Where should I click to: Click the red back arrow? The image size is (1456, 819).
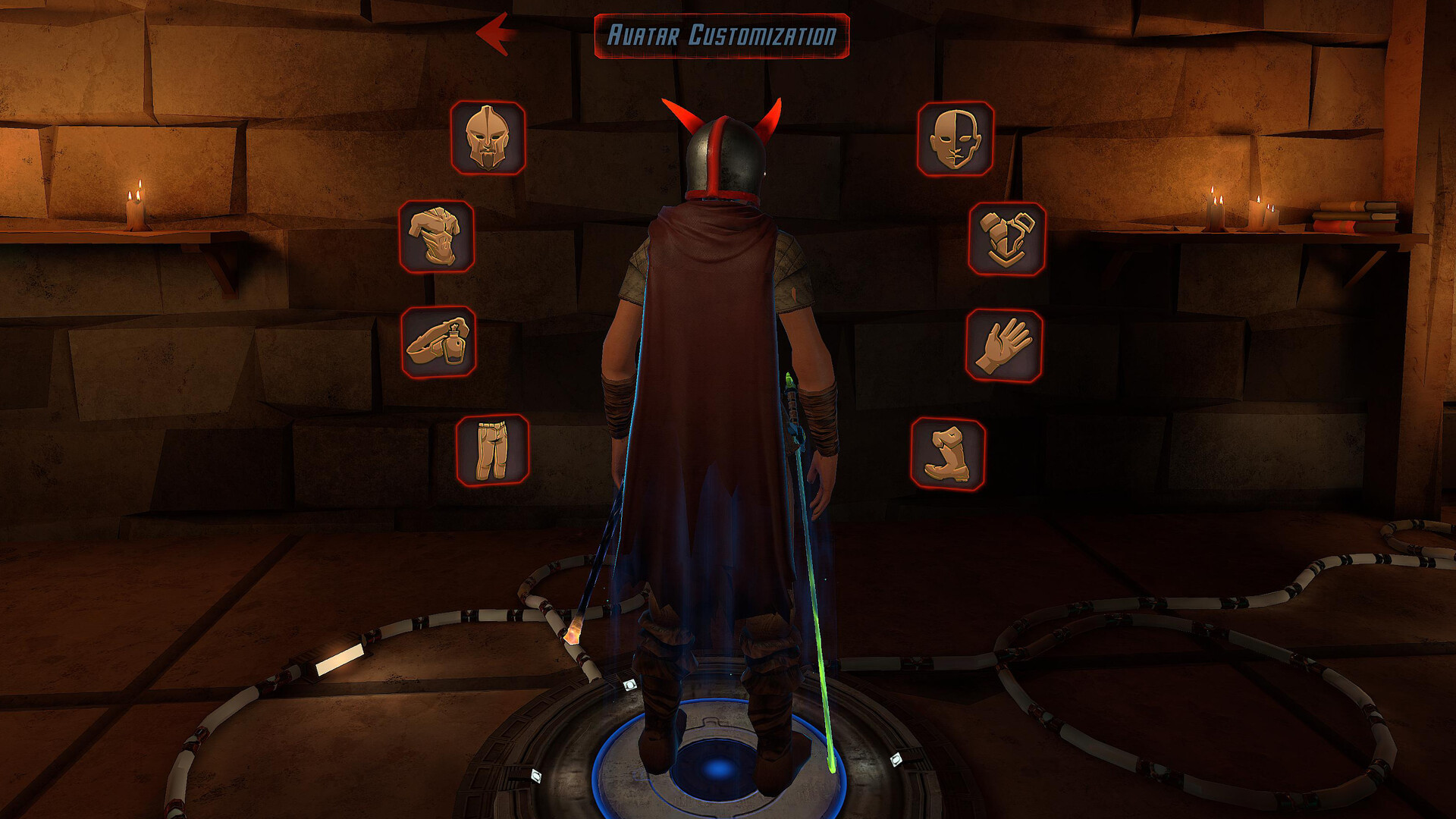pos(497,32)
